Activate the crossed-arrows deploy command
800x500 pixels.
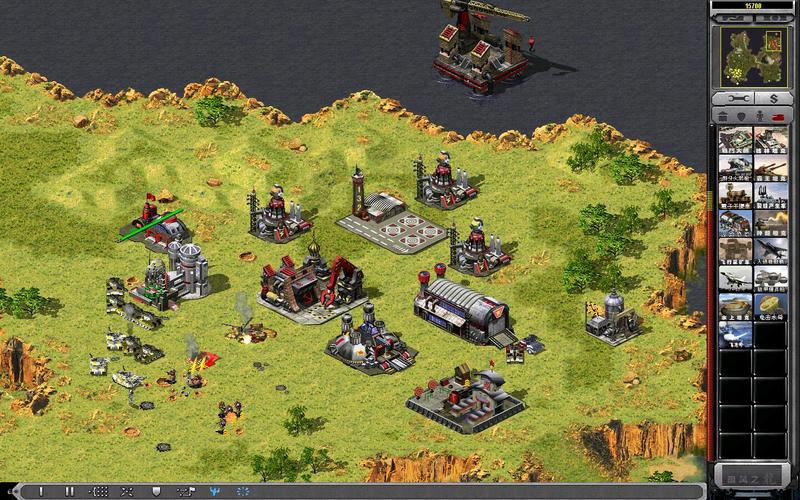click(127, 492)
